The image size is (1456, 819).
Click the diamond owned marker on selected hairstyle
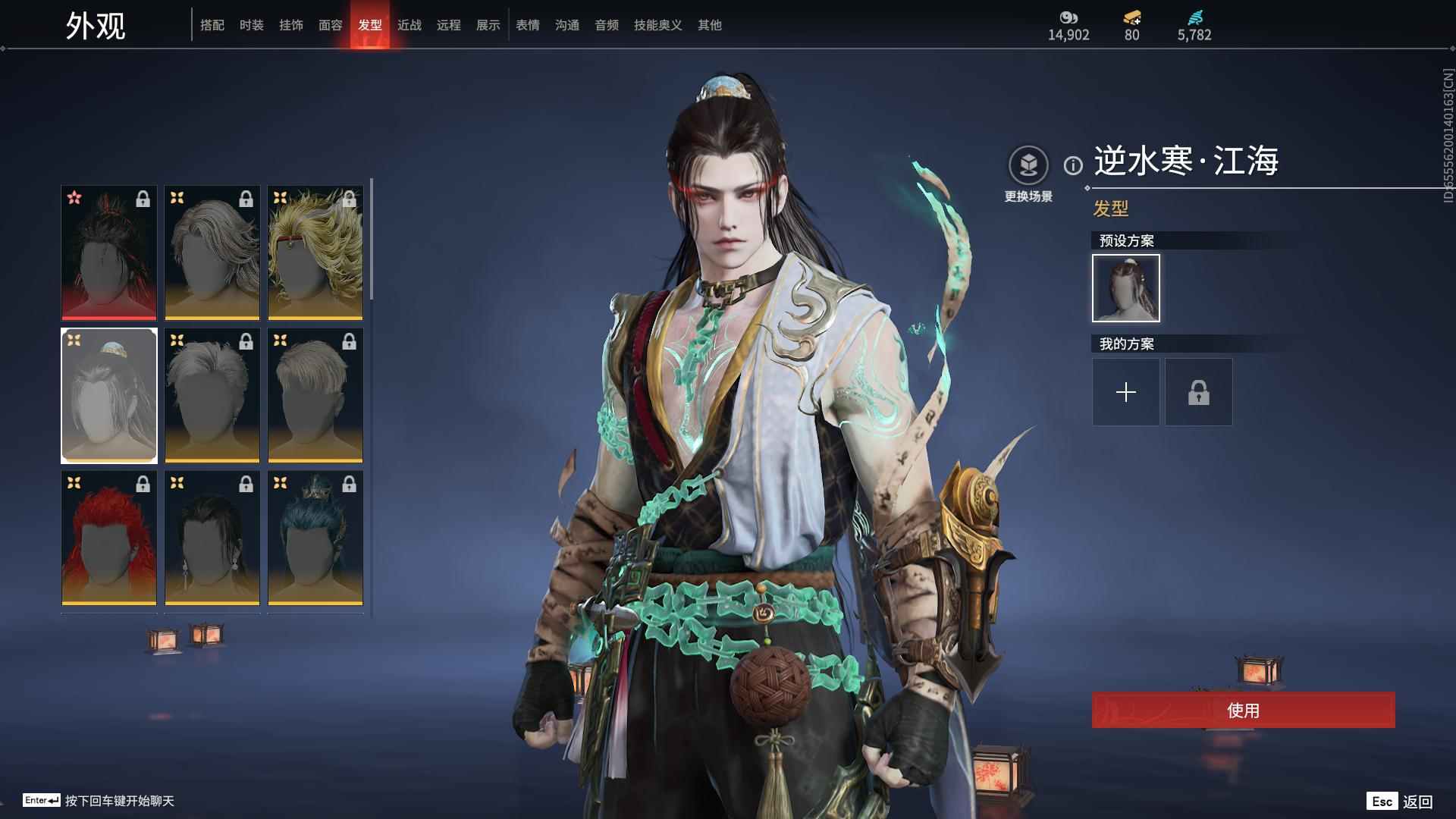(x=74, y=340)
